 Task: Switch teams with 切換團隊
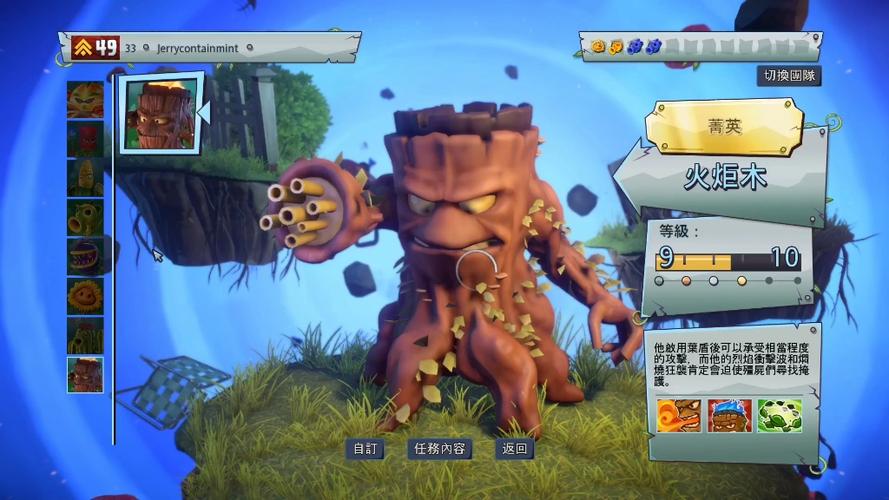(788, 76)
